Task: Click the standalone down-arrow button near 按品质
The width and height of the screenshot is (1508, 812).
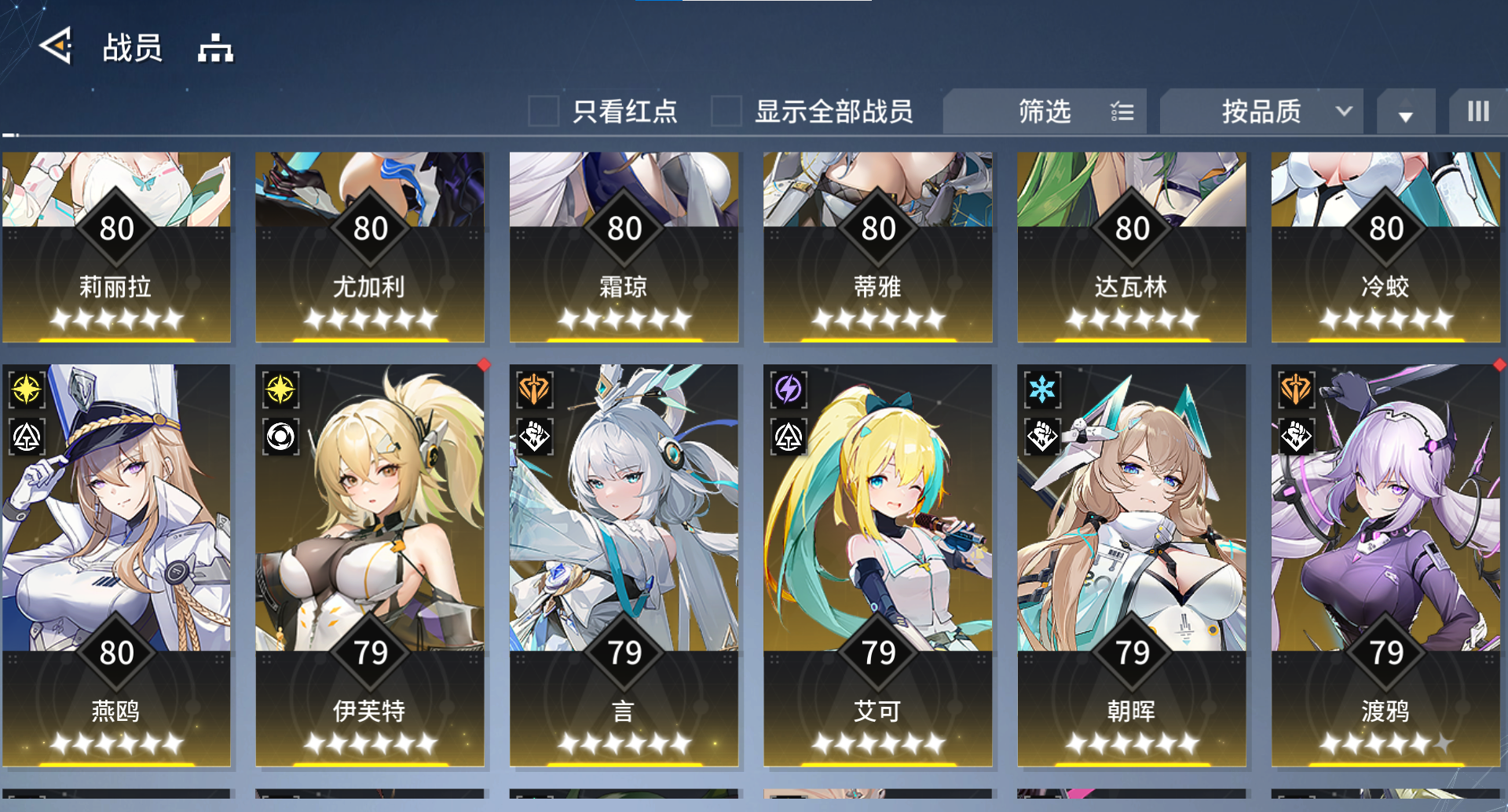Action: [x=1406, y=112]
